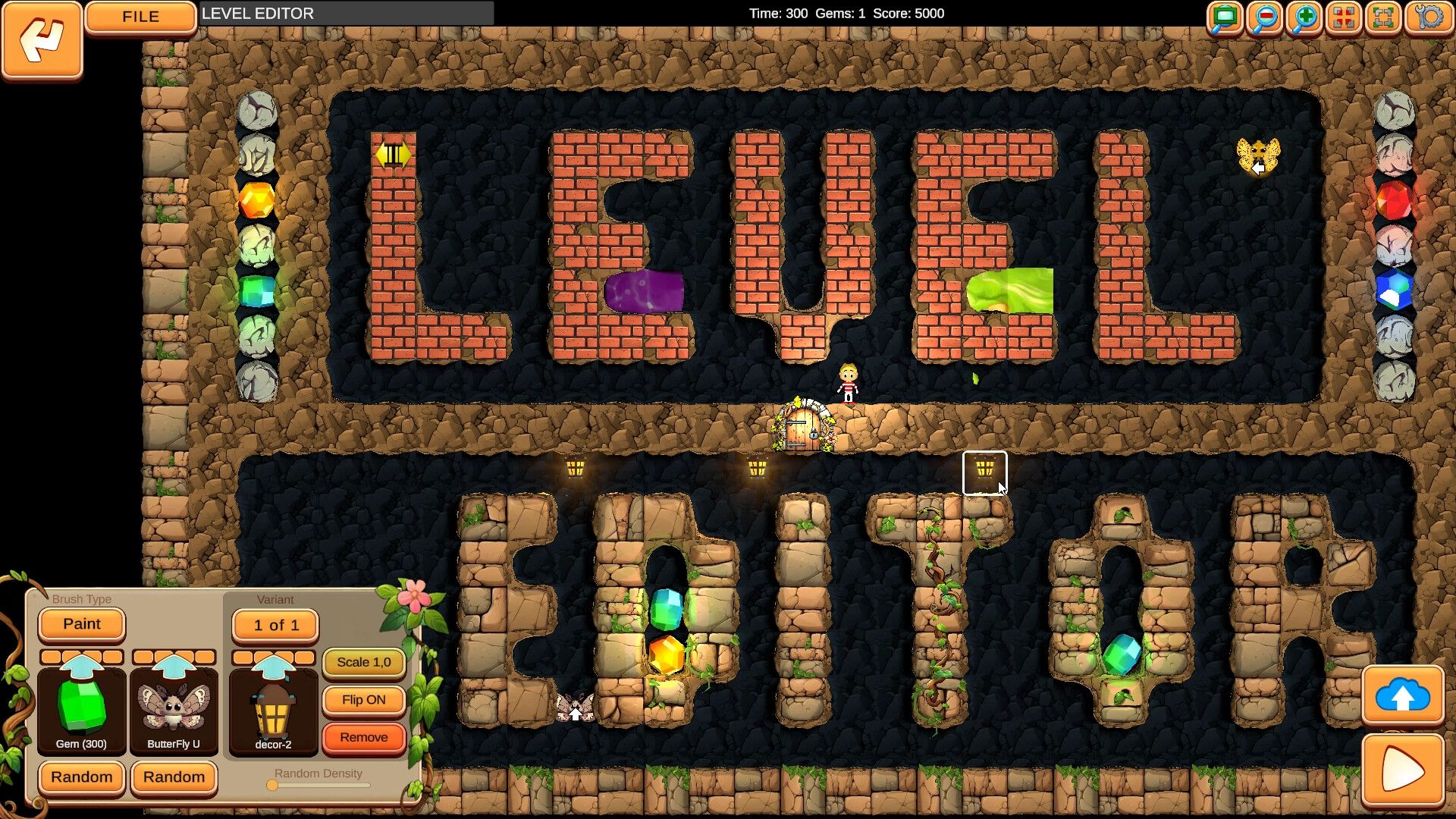
Task: Open the Scale 1,0 selector
Action: tap(364, 662)
